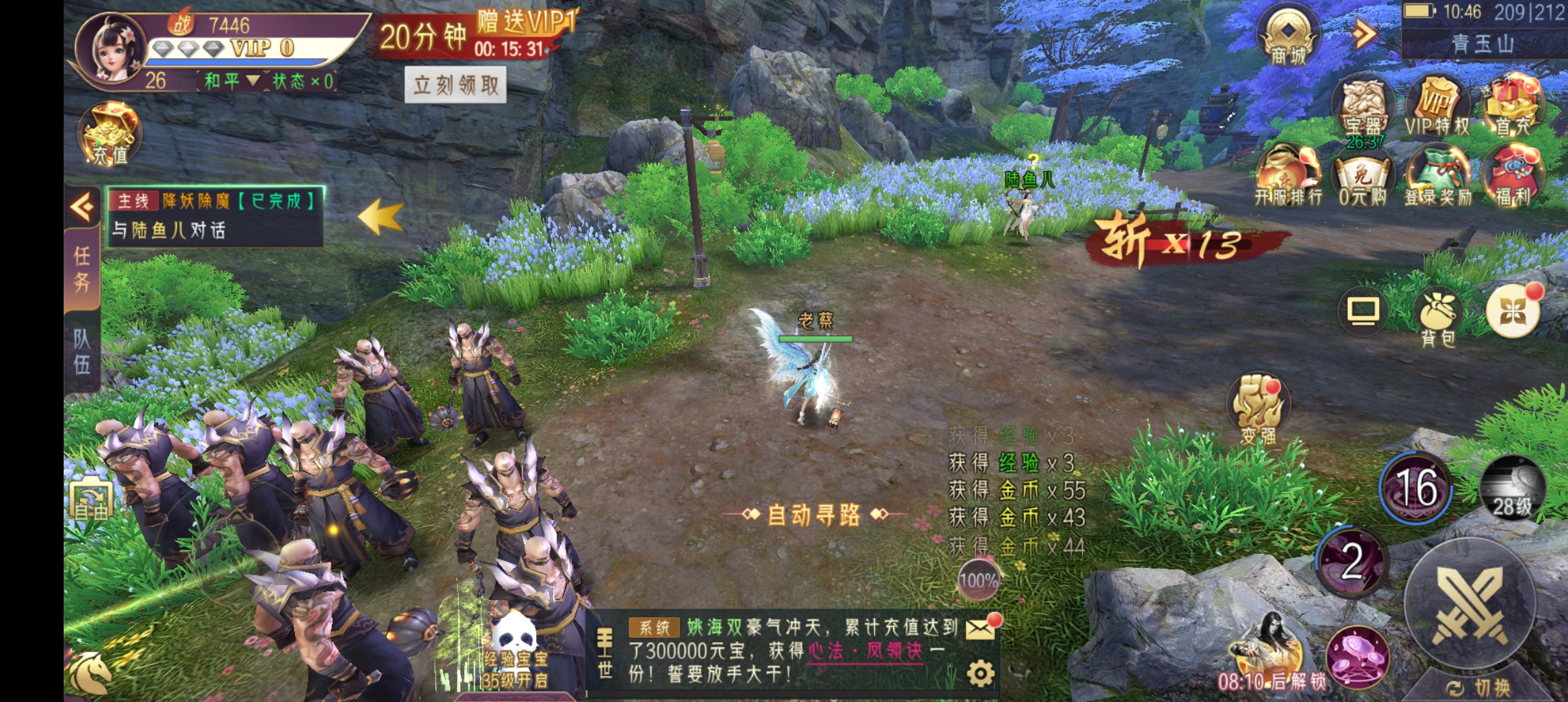Screen dimensions: 1568x702
Task: Attack with the crossed swords button
Action: click(x=1471, y=603)
